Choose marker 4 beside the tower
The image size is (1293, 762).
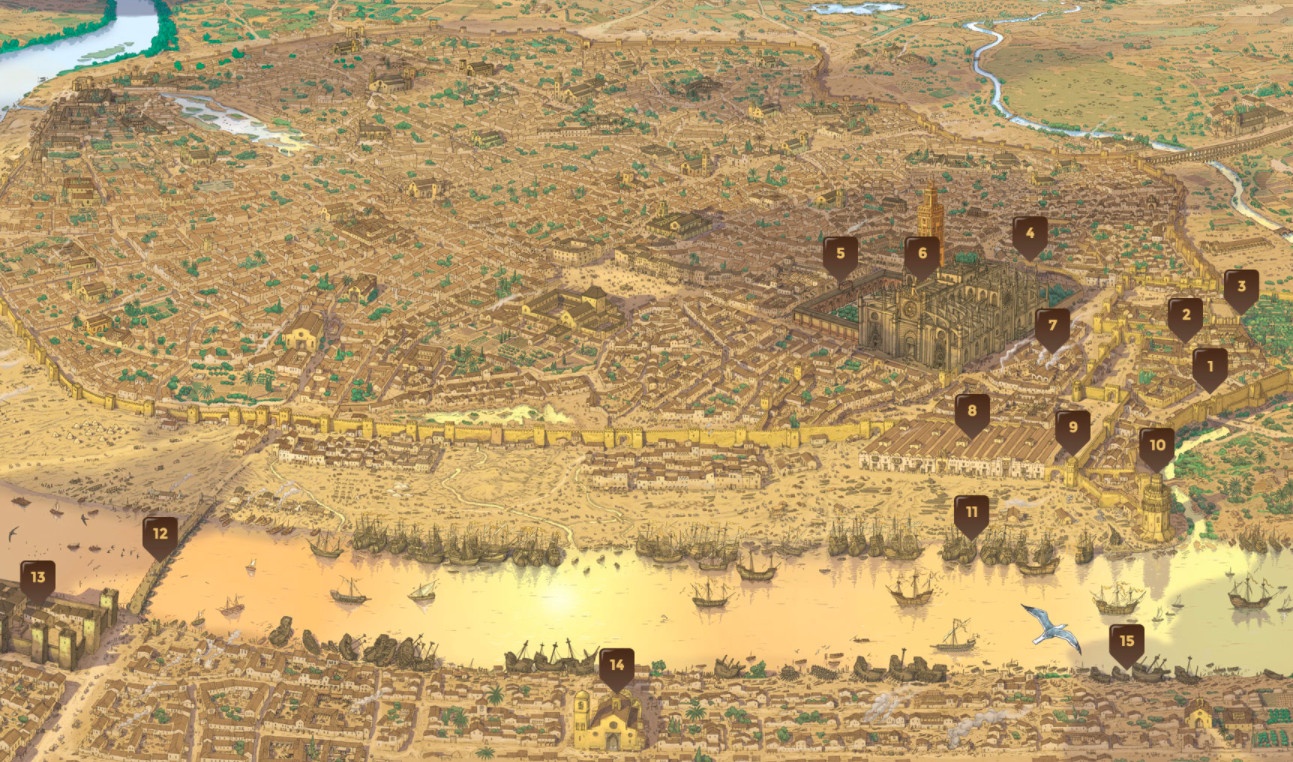coord(1029,236)
